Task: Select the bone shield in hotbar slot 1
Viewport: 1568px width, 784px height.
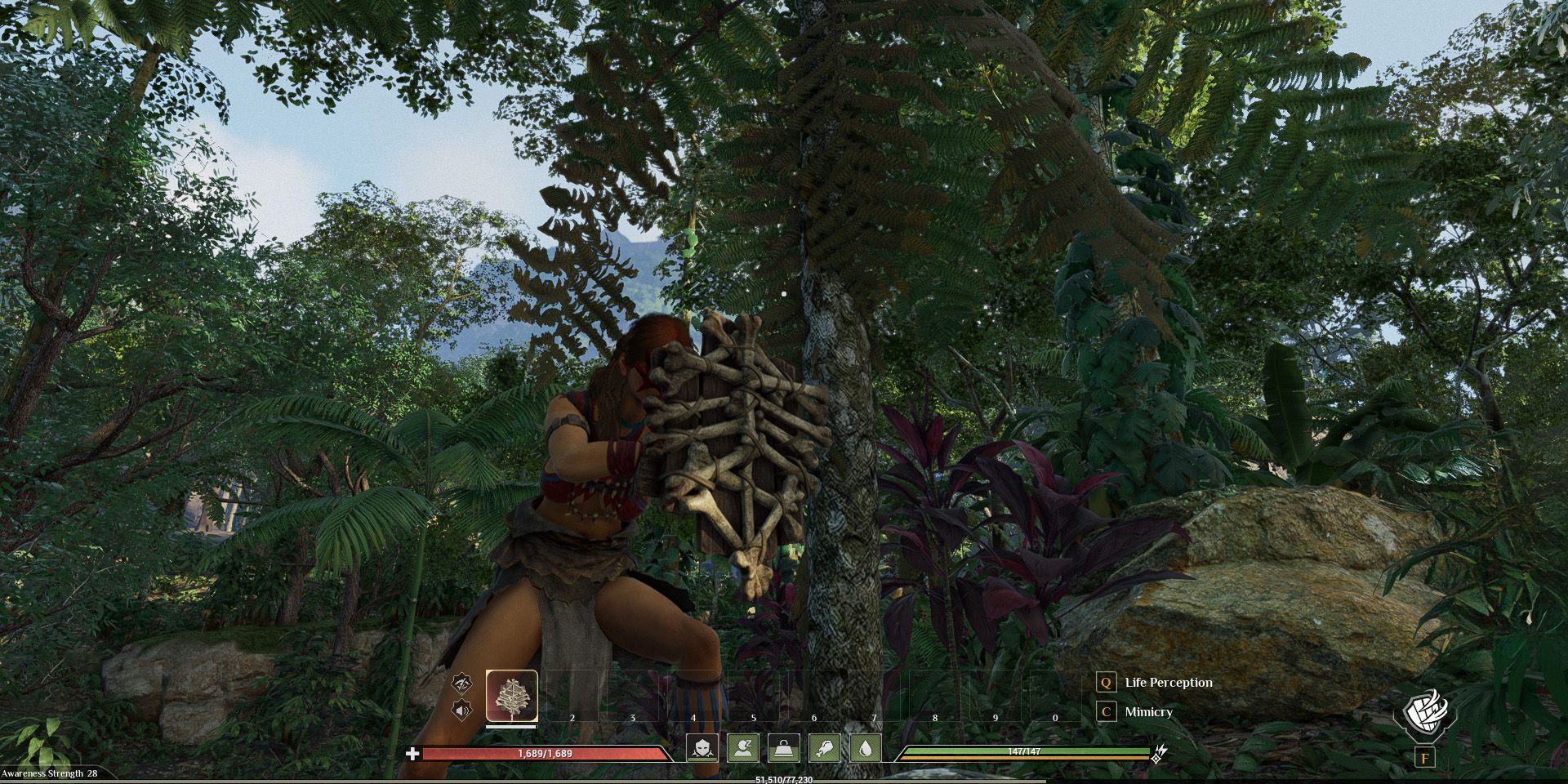Action: [x=512, y=696]
